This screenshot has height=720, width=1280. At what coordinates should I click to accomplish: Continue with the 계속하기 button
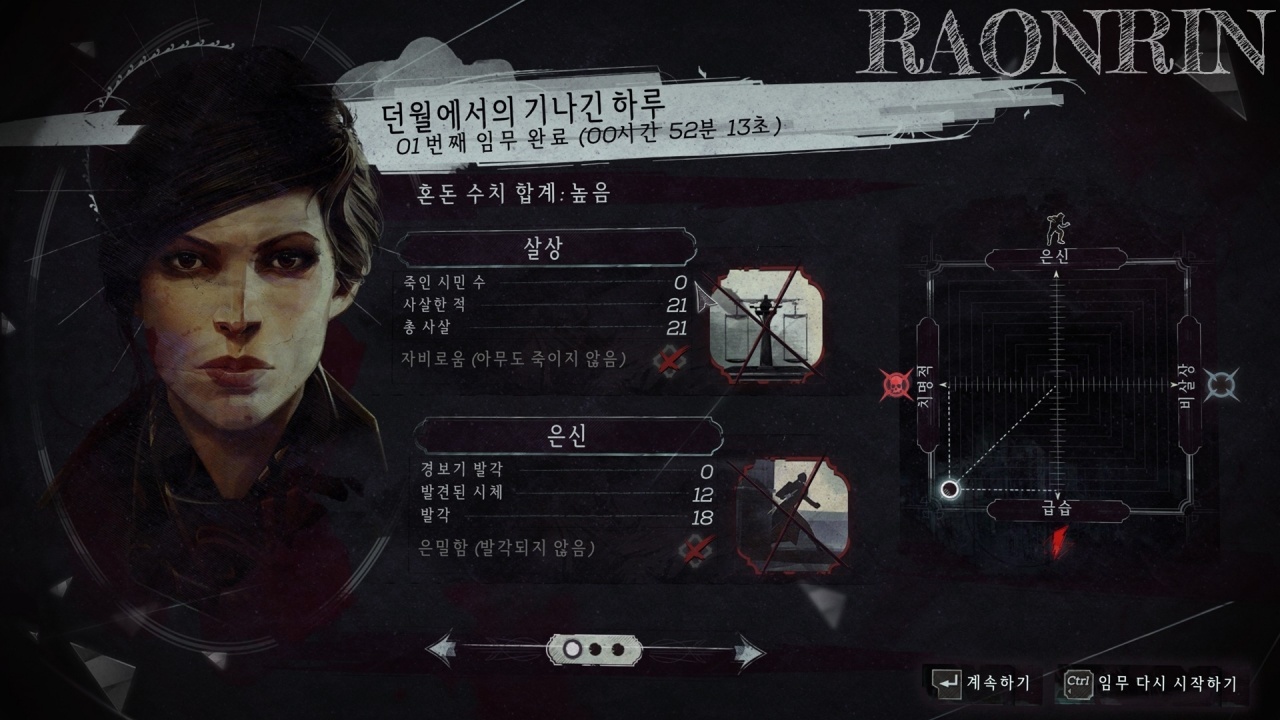[981, 683]
